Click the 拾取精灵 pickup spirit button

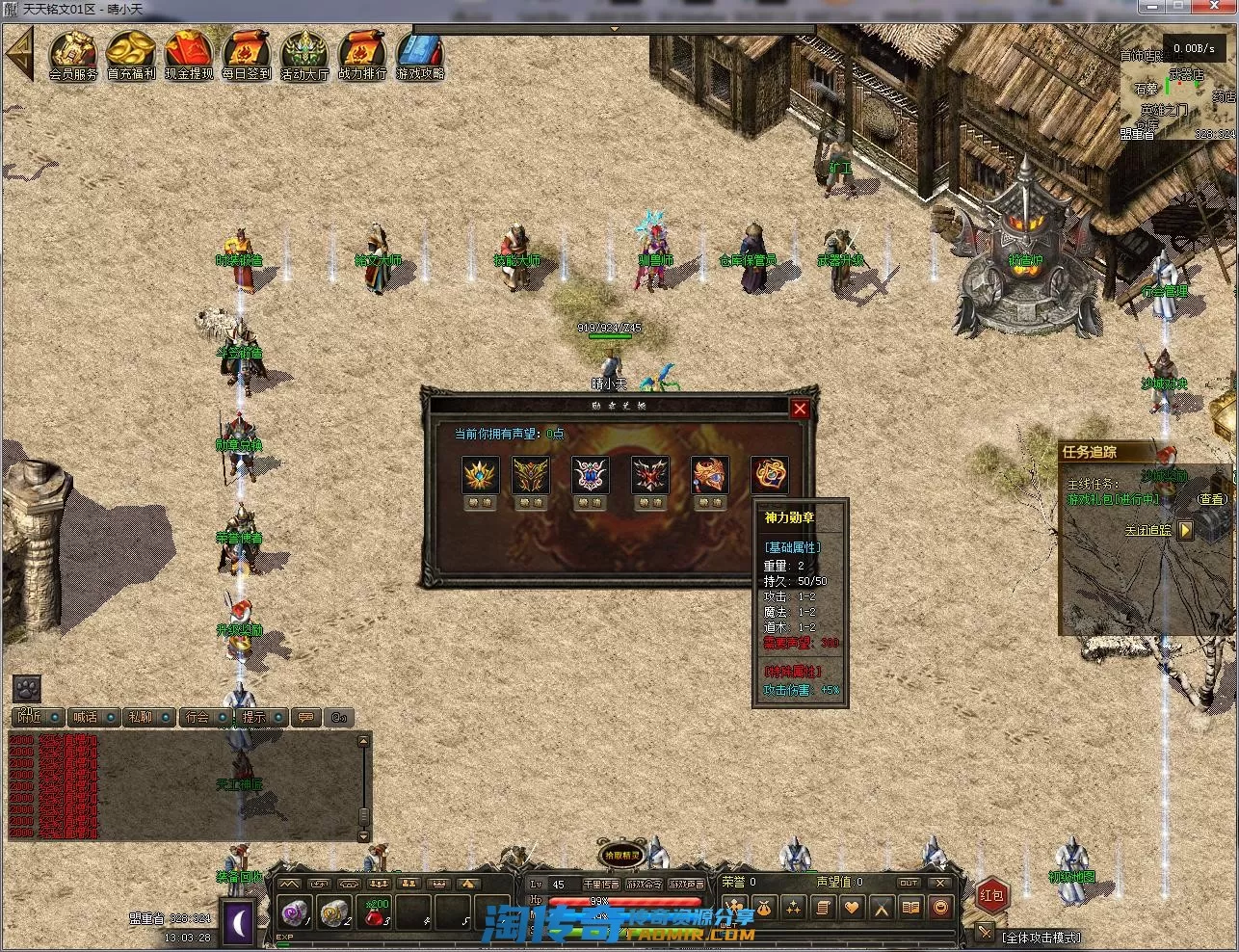[x=621, y=855]
